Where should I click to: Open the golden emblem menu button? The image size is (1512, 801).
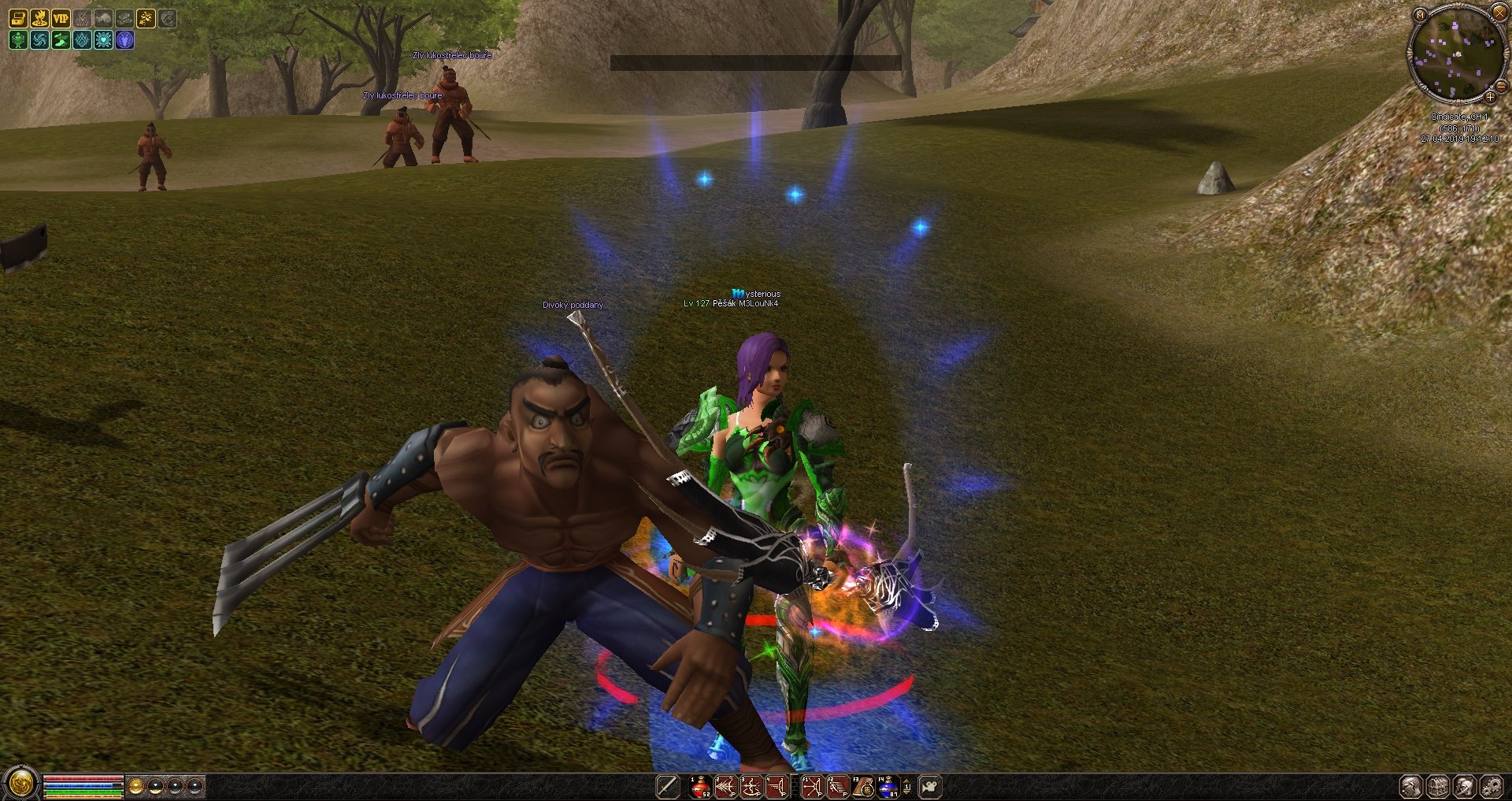[20, 784]
